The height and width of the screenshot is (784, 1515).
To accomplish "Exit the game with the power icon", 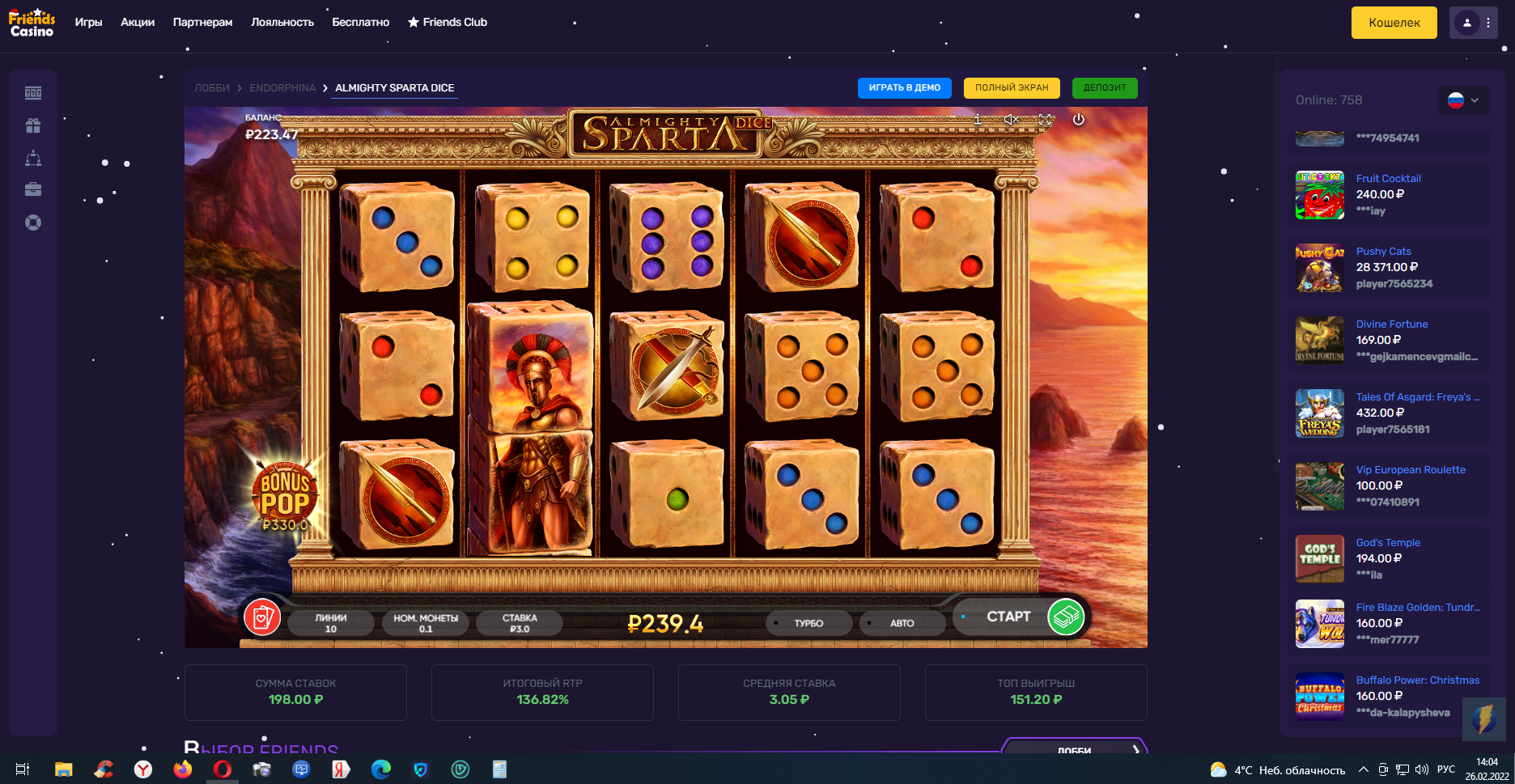I will click(x=1078, y=120).
